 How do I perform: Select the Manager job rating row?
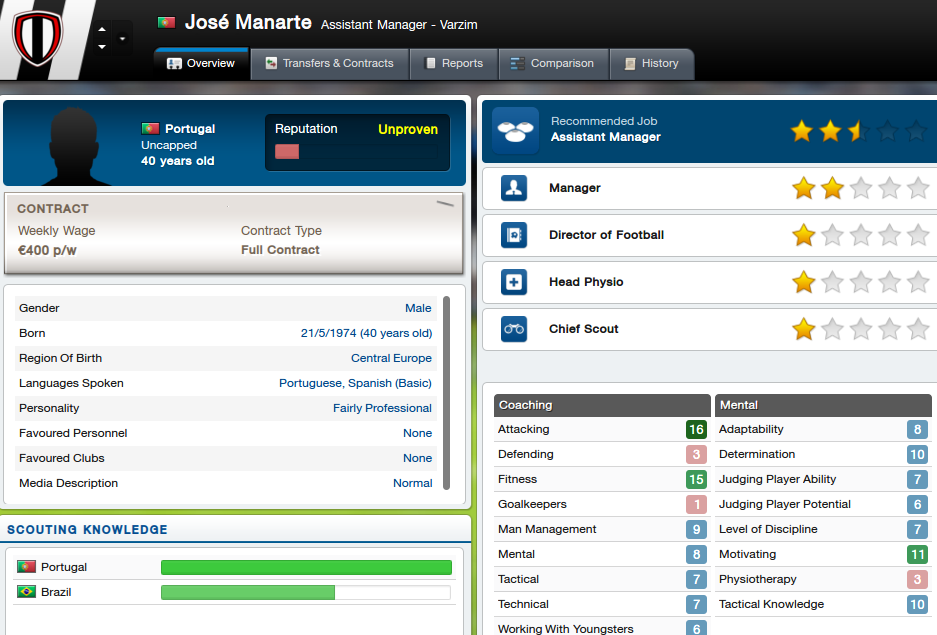coord(709,188)
